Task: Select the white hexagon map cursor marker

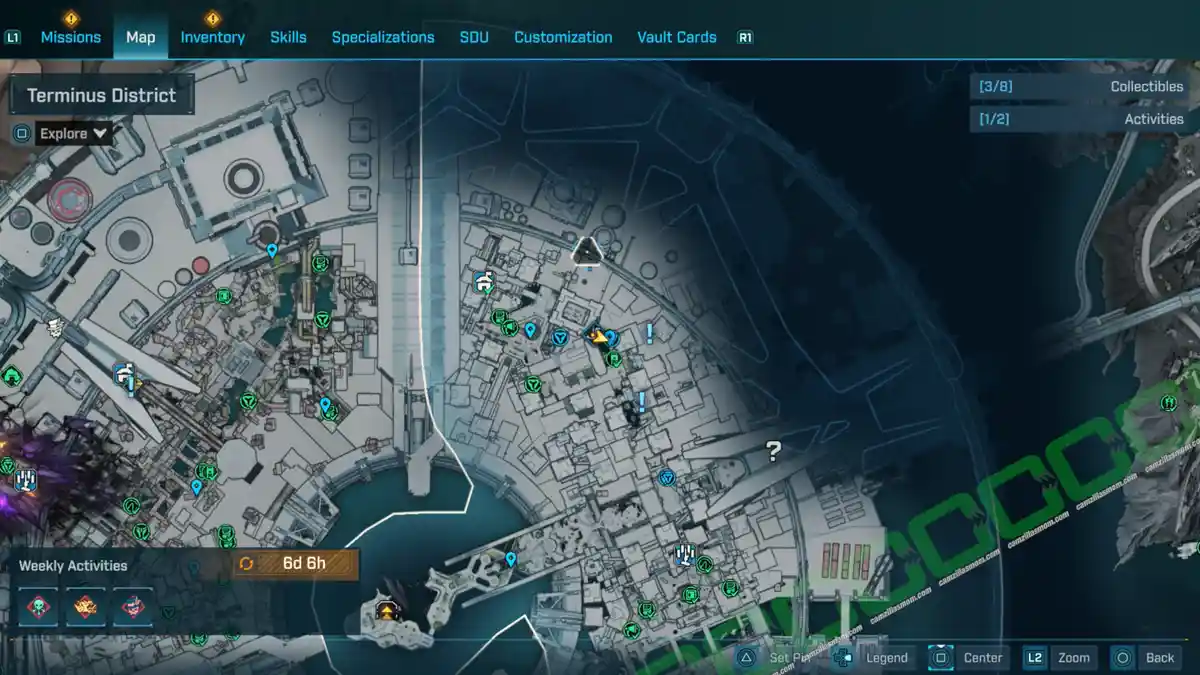Action: [587, 252]
